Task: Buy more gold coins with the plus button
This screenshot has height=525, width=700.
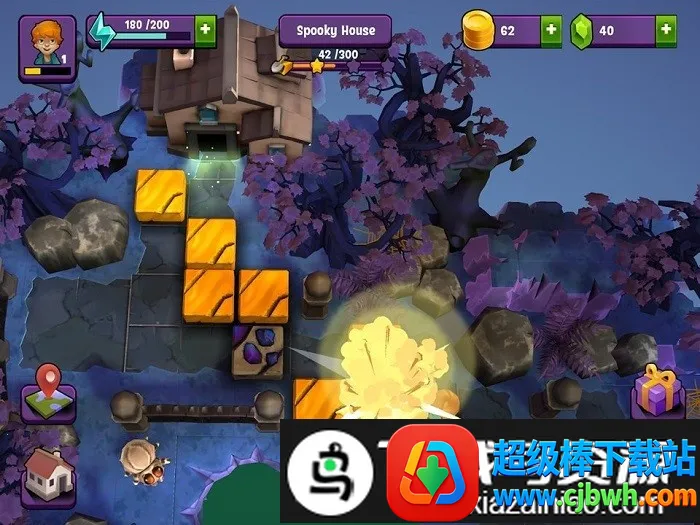Action: 551,31
